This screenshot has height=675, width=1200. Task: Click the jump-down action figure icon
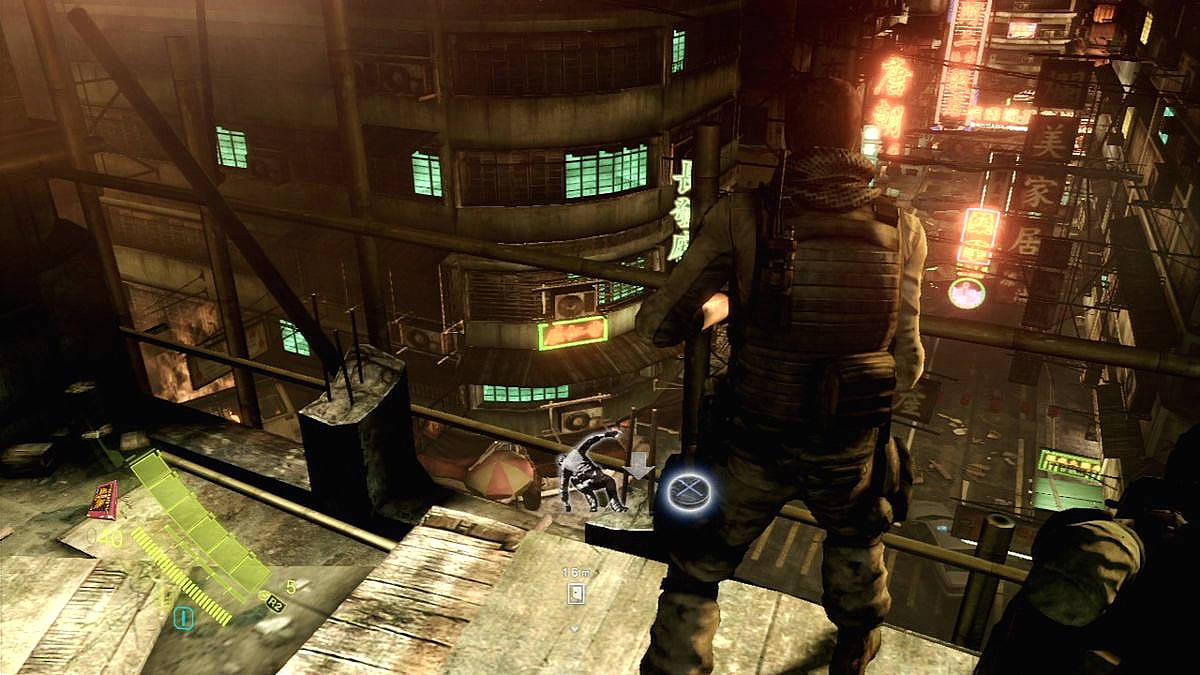click(591, 469)
